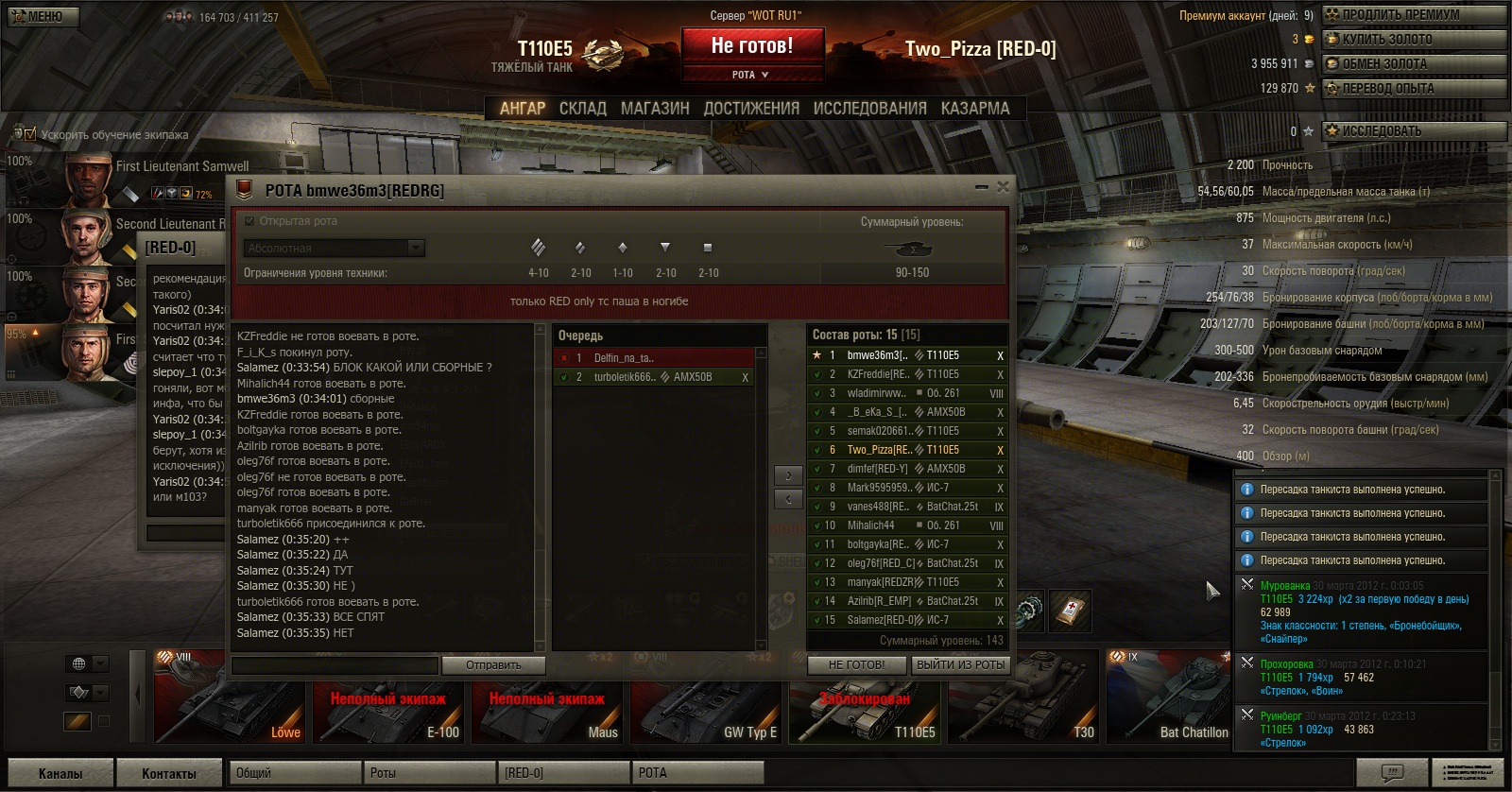The image size is (1512, 792).
Task: Click the ПЕРЕВОД ОПЫТА button
Action: tap(1413, 89)
